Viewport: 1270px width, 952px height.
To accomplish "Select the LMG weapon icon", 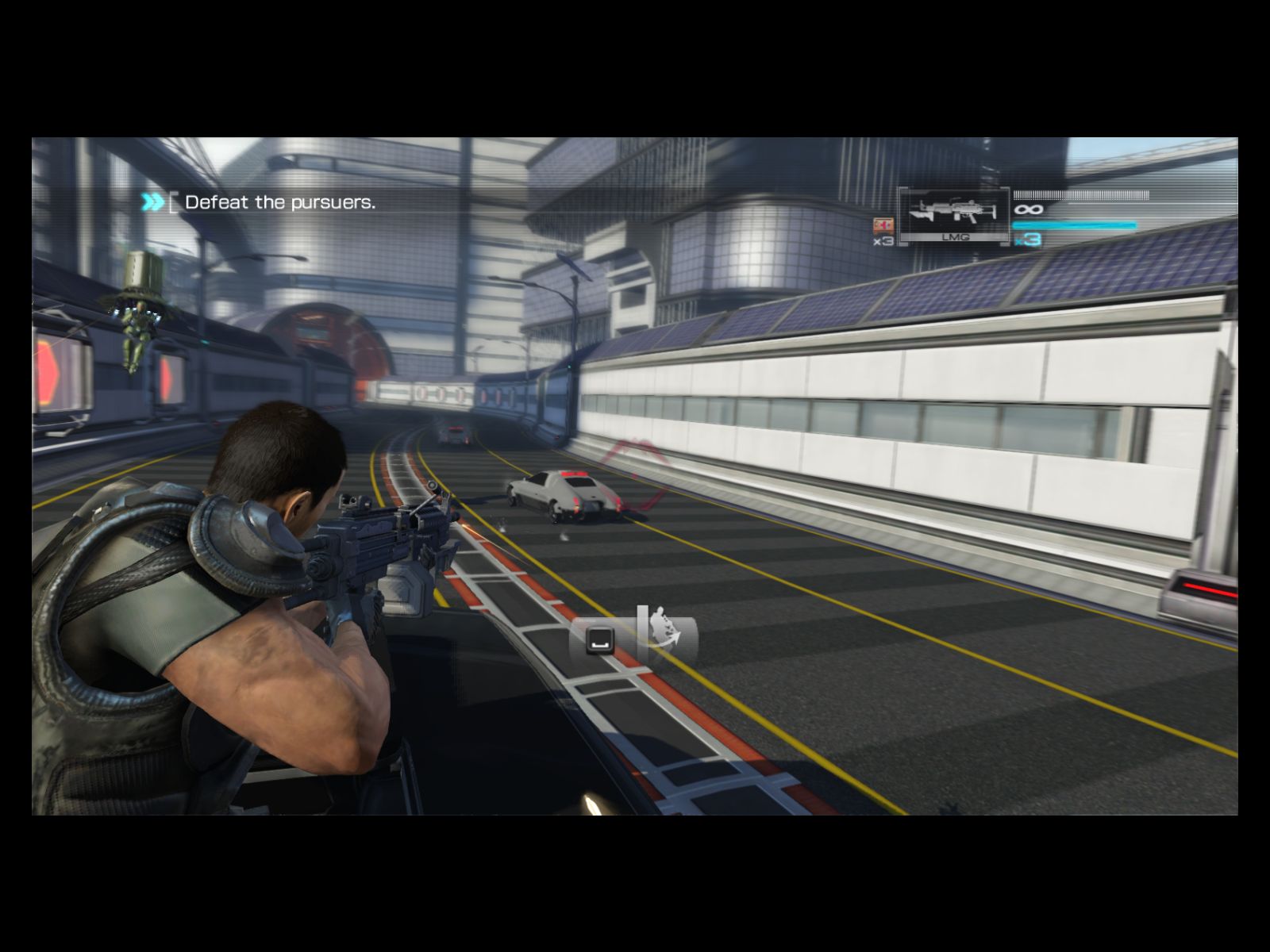I will [x=953, y=212].
